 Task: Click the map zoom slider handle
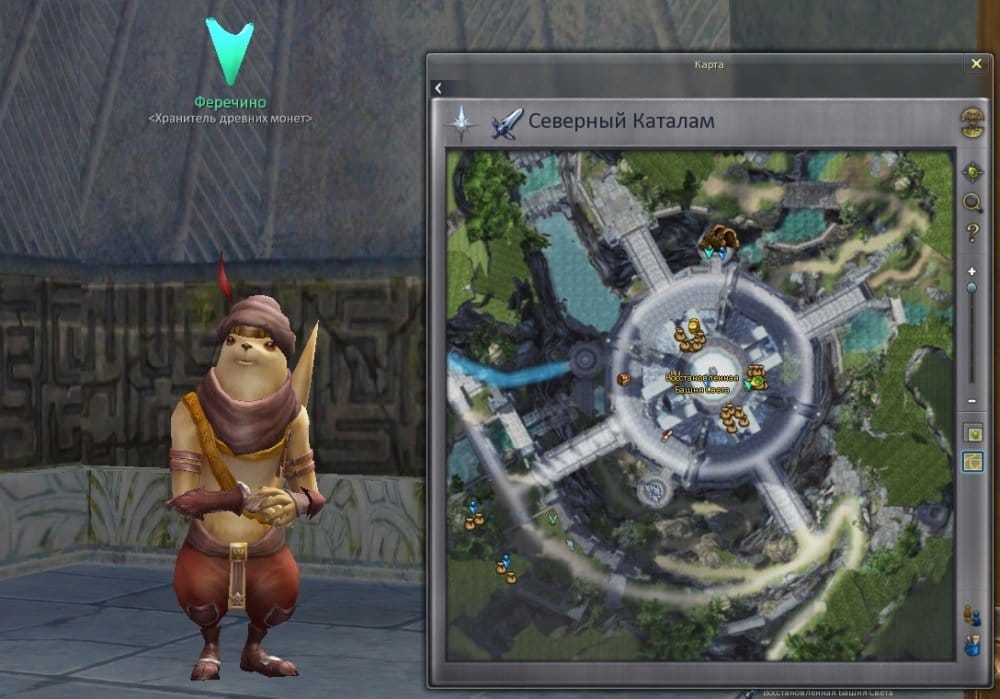971,288
